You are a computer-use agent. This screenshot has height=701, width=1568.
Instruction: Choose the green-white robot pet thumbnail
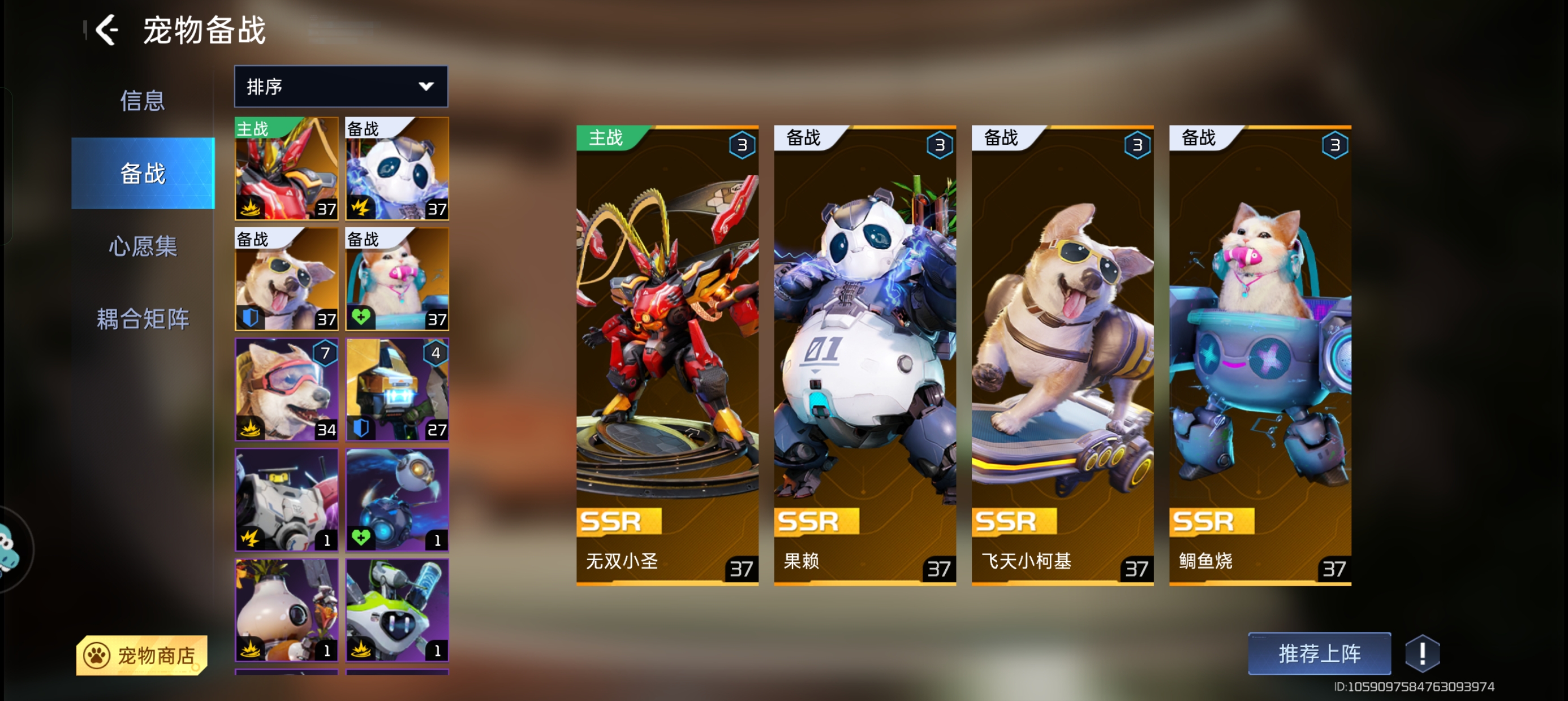(x=397, y=610)
